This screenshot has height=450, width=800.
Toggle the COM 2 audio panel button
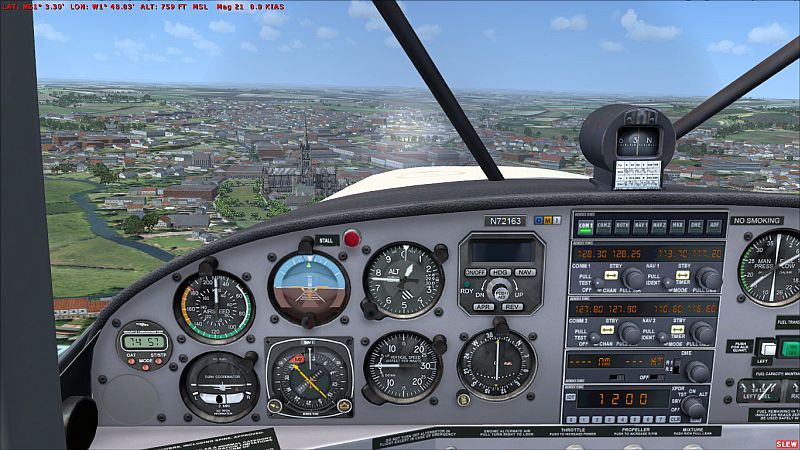tap(603, 226)
